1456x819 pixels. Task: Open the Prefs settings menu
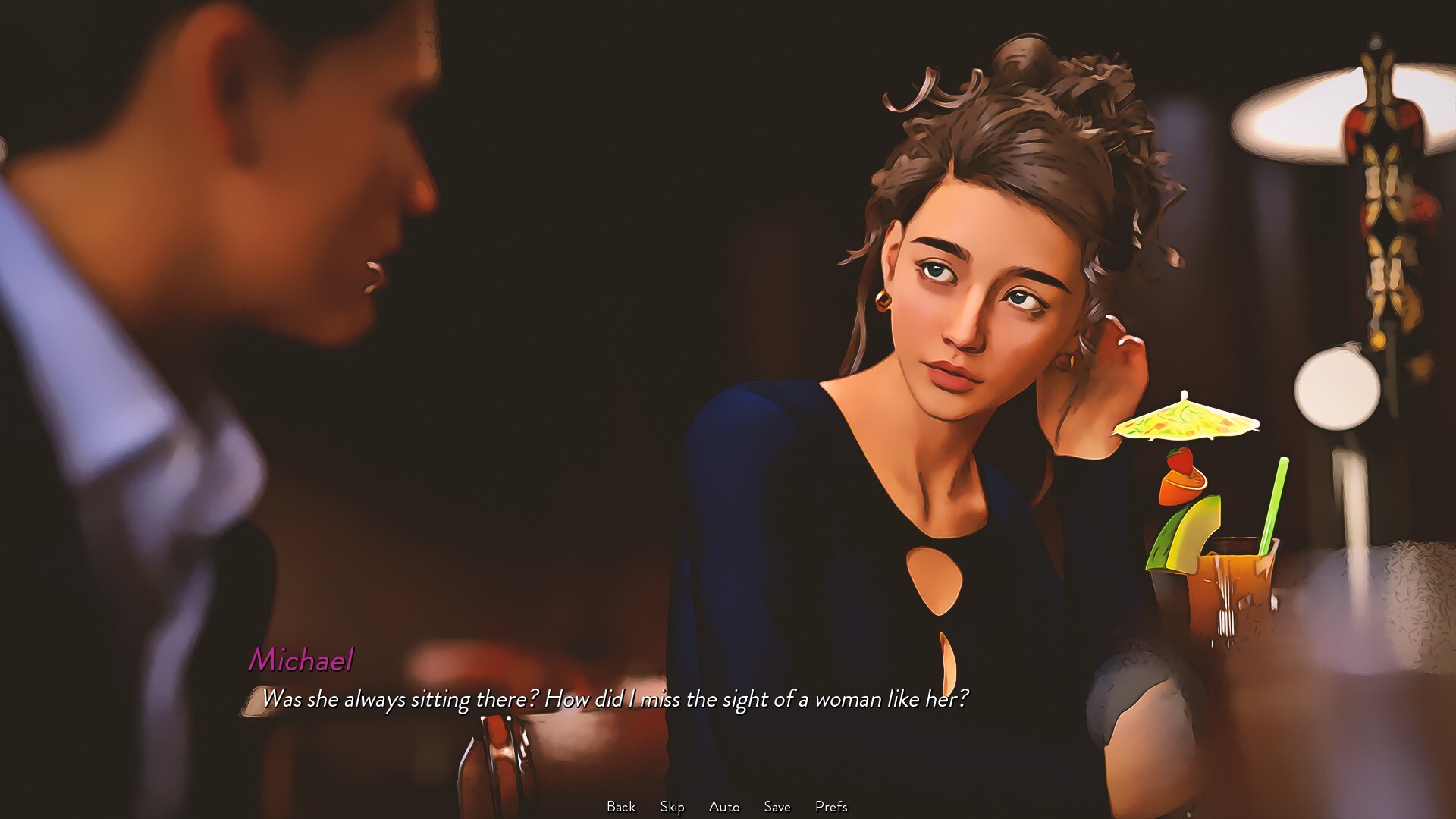[x=832, y=807]
